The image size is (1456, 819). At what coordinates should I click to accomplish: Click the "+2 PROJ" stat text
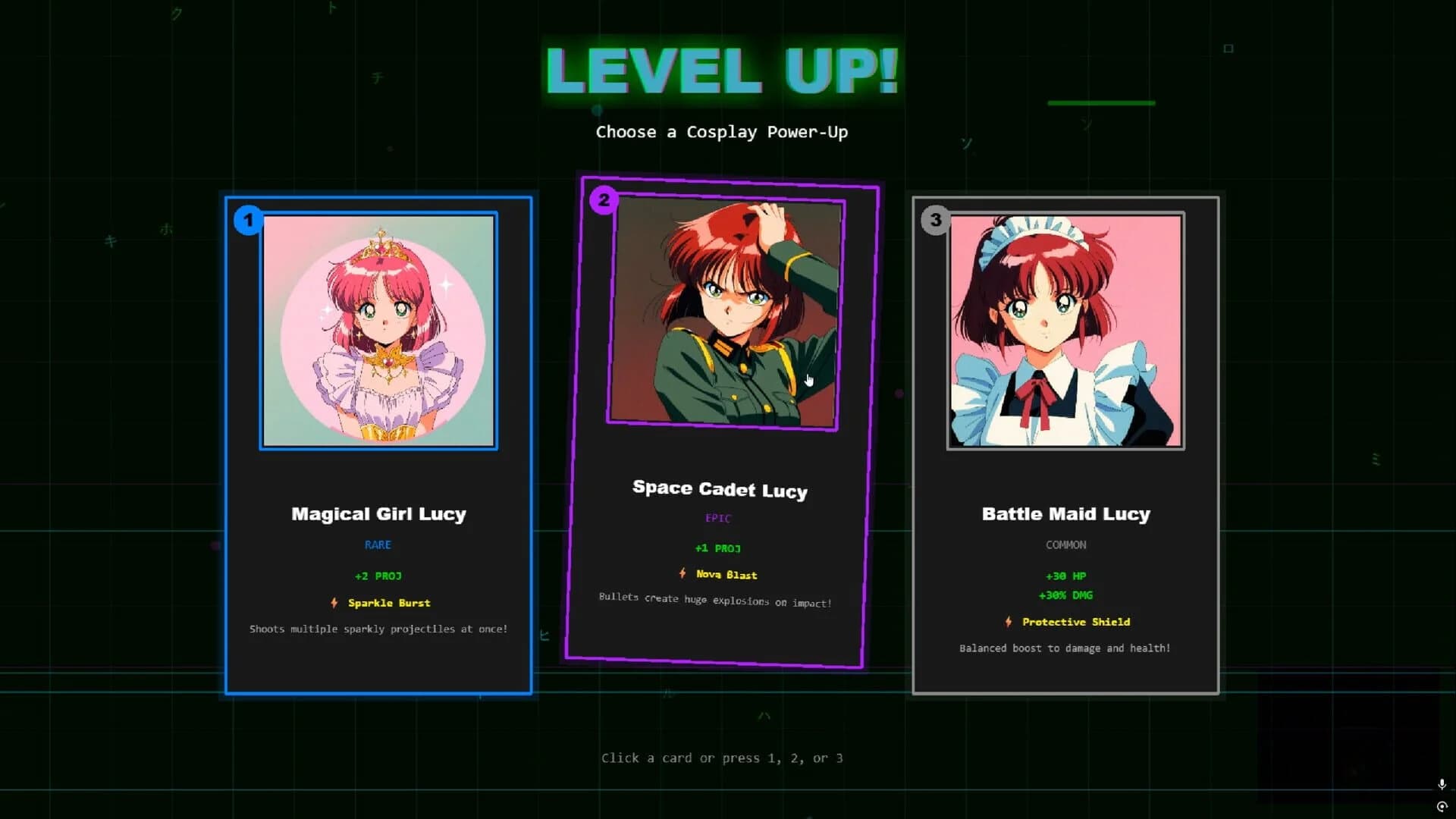pos(378,576)
